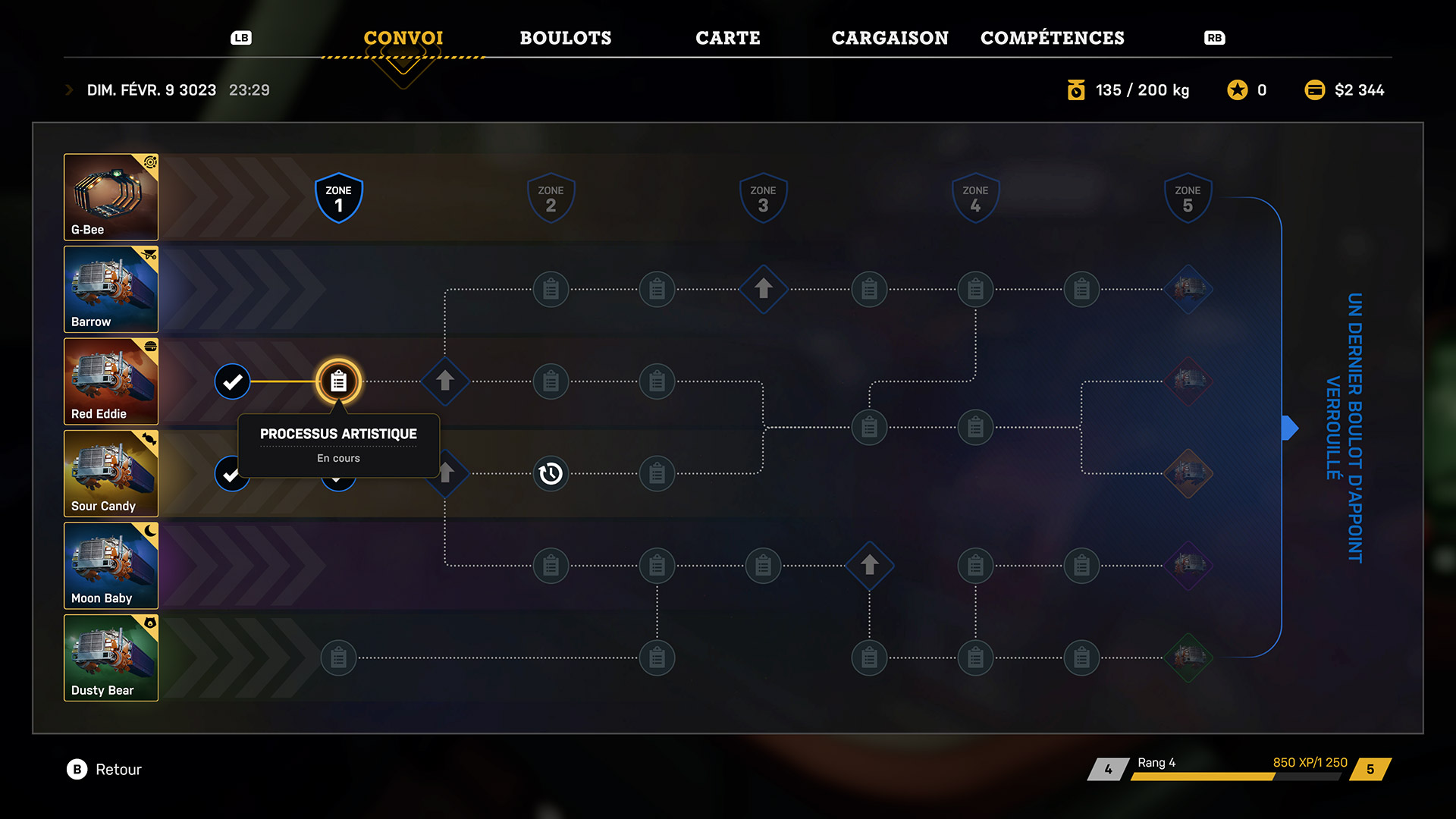This screenshot has height=819, width=1456.
Task: Select the Barrow truck portrait
Action: click(111, 289)
